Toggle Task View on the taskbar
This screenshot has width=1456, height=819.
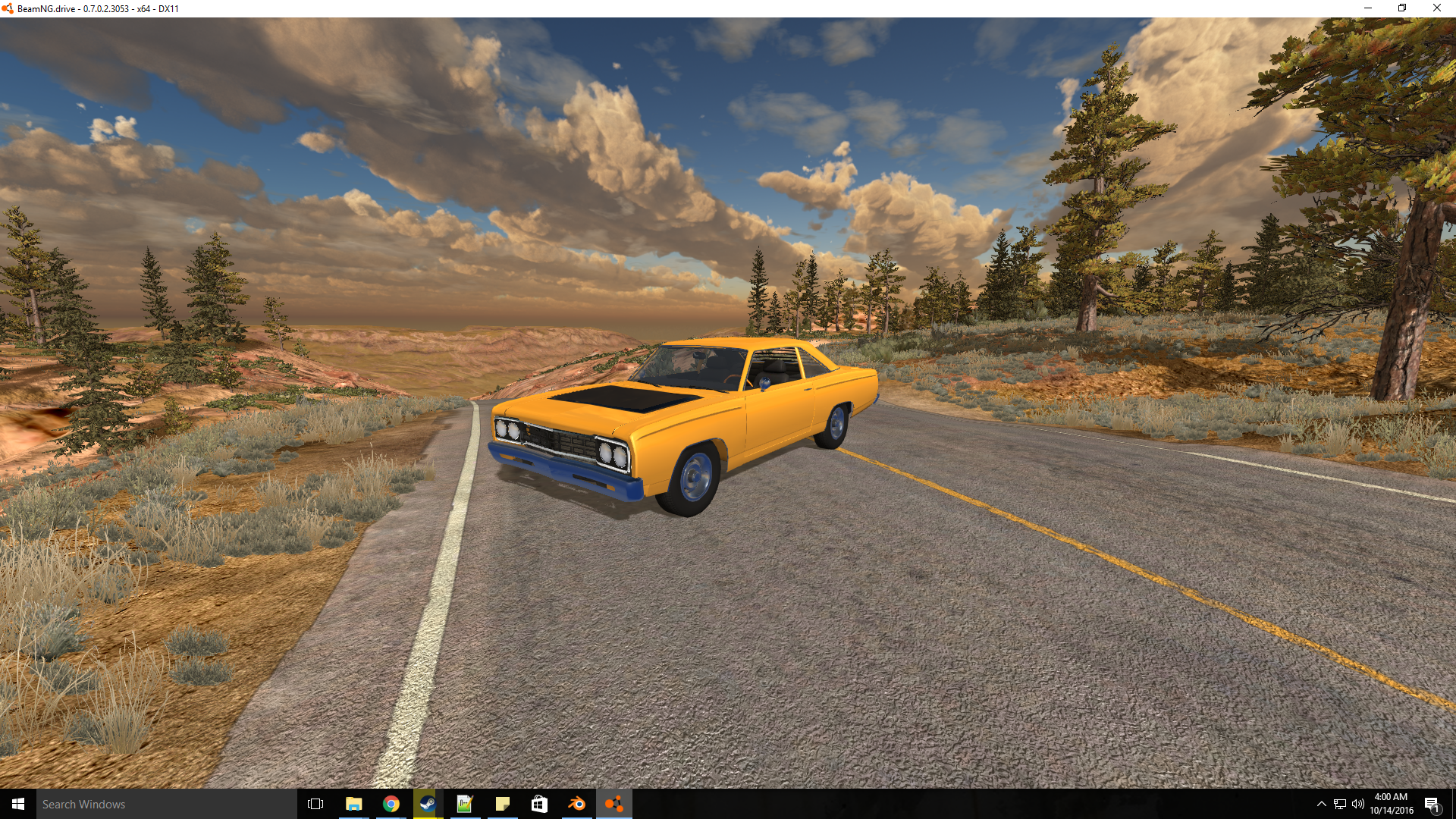[313, 804]
